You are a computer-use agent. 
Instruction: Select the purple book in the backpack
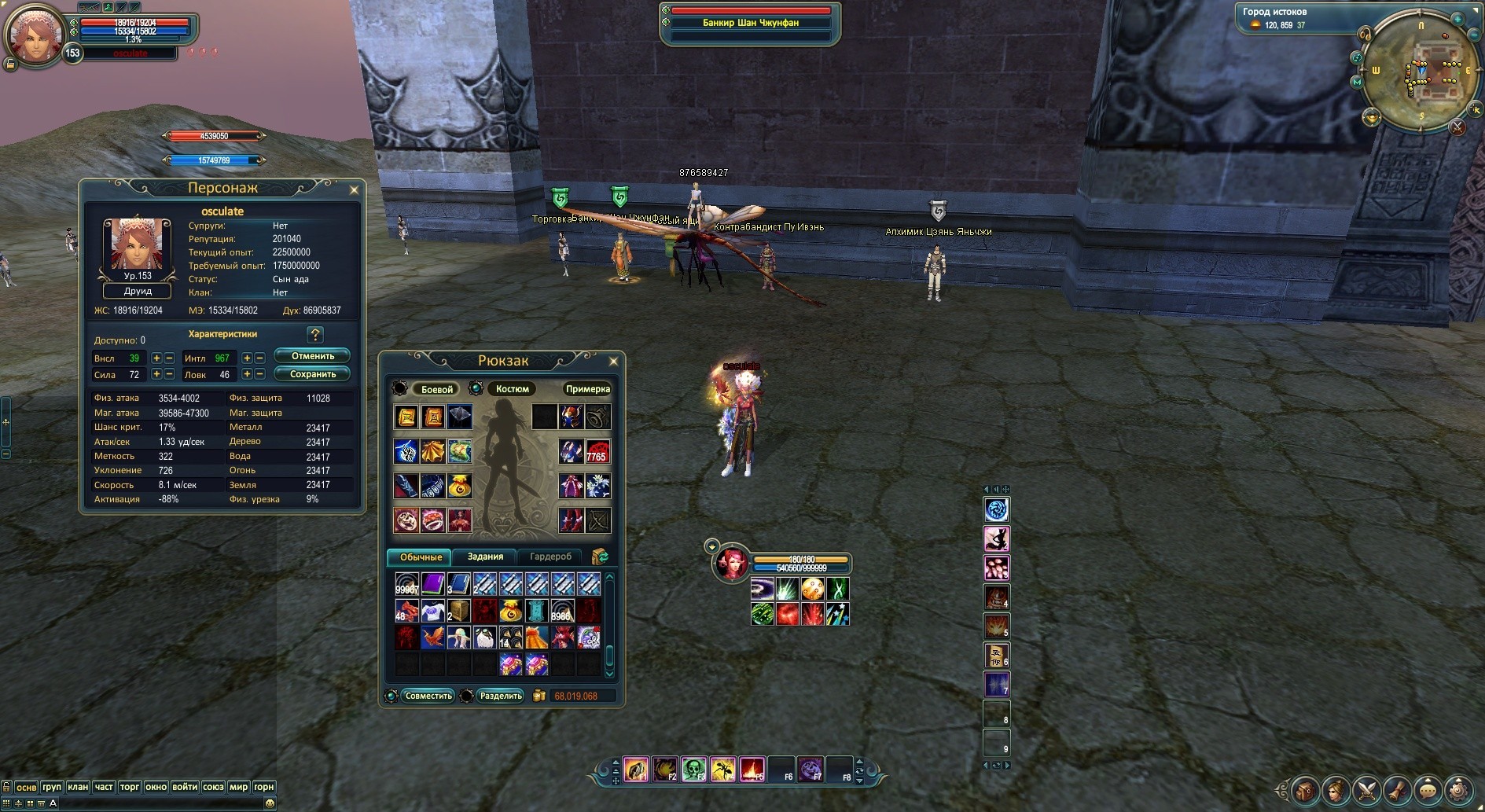(x=433, y=583)
